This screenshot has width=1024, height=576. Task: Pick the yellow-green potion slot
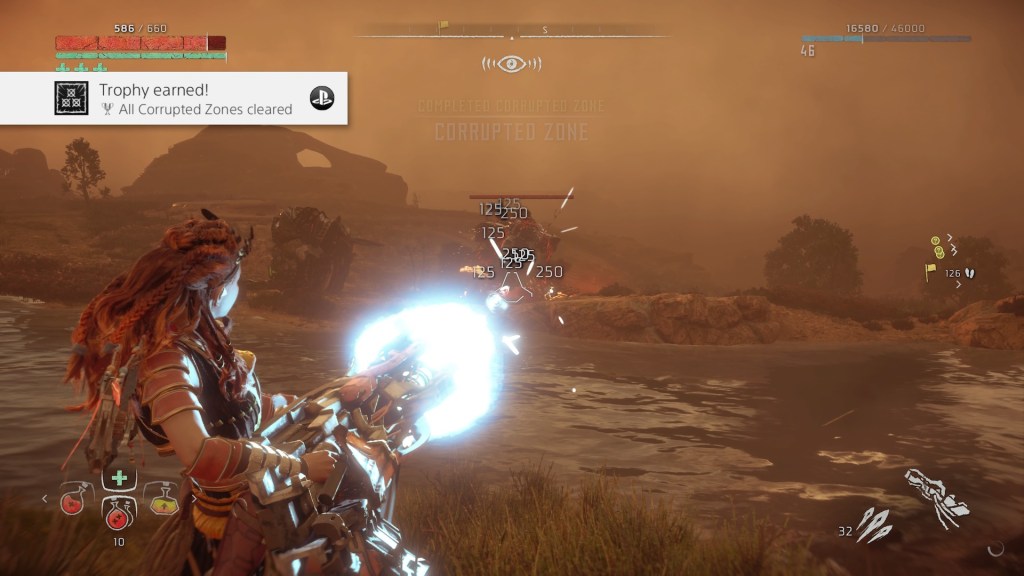point(163,497)
